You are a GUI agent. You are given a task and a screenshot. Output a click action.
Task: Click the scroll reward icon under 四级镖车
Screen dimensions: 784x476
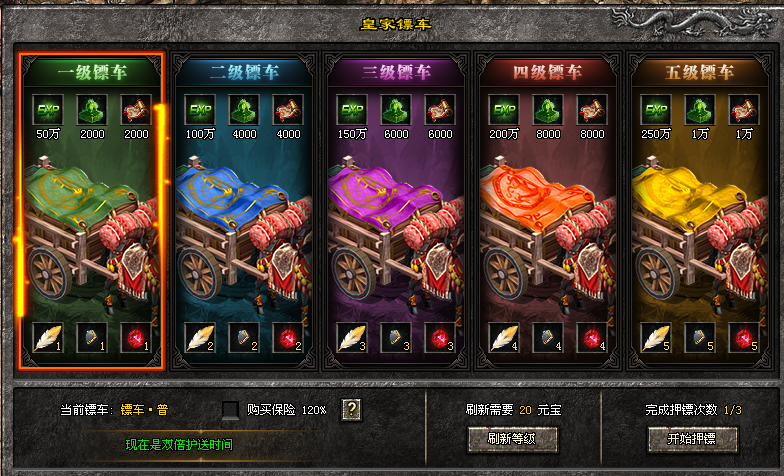click(x=590, y=109)
